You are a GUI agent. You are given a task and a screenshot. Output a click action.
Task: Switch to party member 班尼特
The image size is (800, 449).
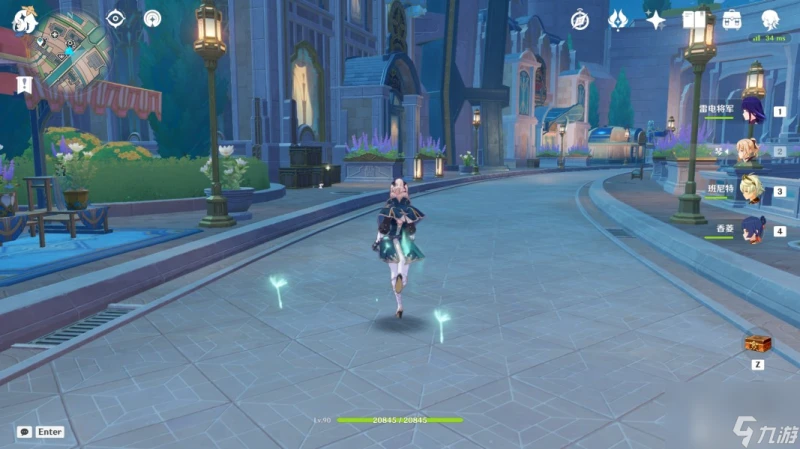click(752, 190)
